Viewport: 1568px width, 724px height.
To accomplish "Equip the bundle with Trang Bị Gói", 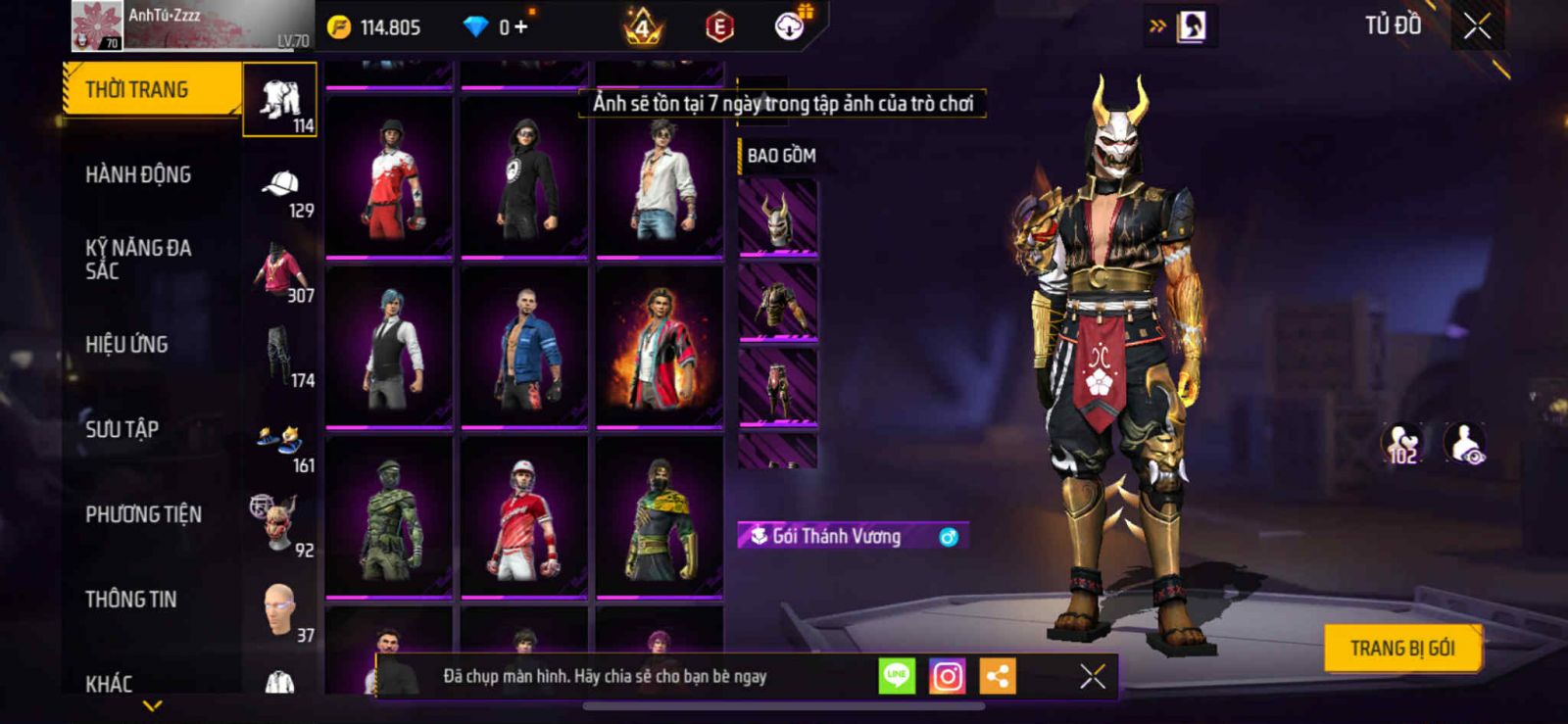I will 1401,649.
